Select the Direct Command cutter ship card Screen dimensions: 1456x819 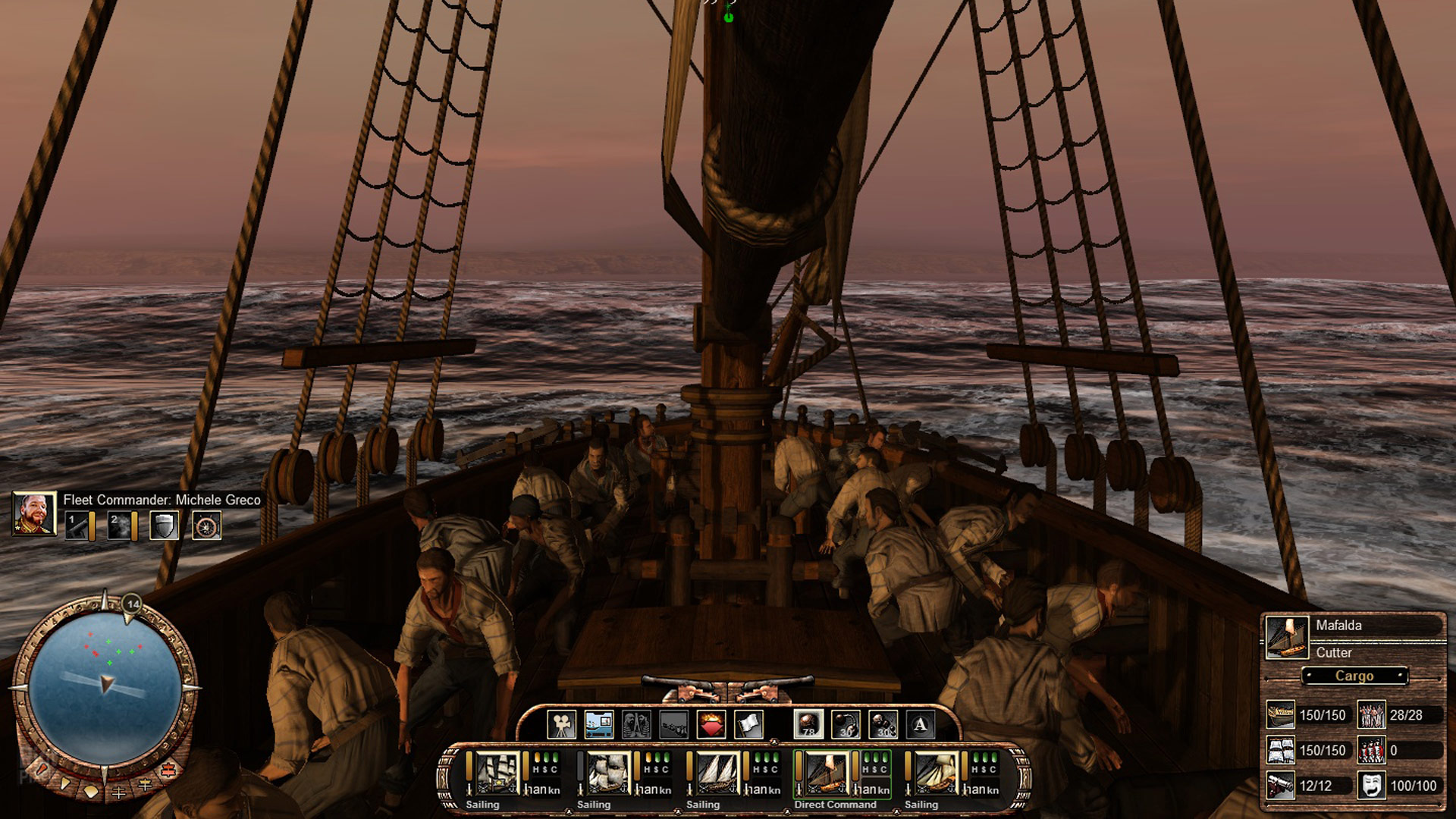tap(826, 773)
